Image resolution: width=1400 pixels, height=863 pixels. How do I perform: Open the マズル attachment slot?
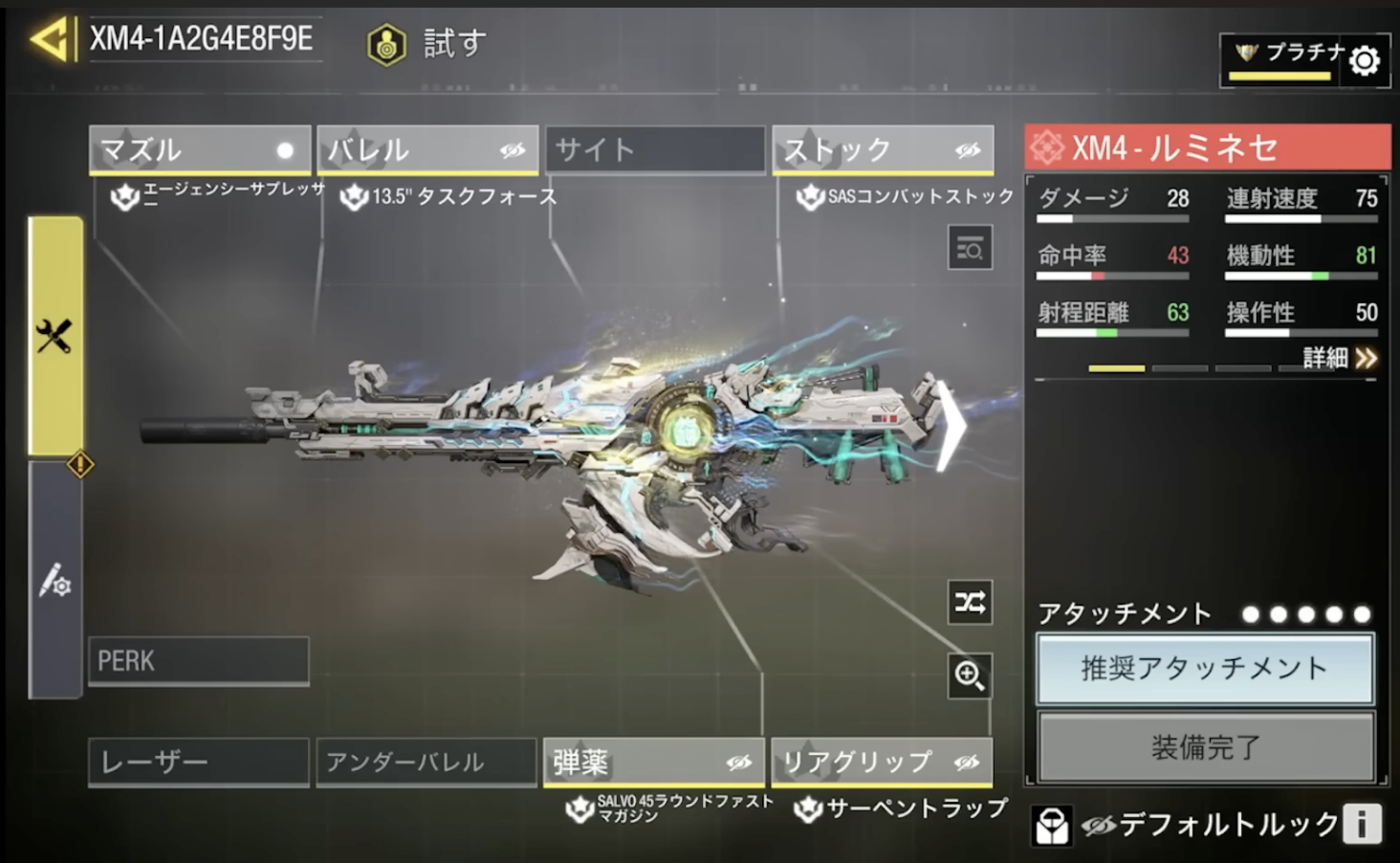[198, 149]
